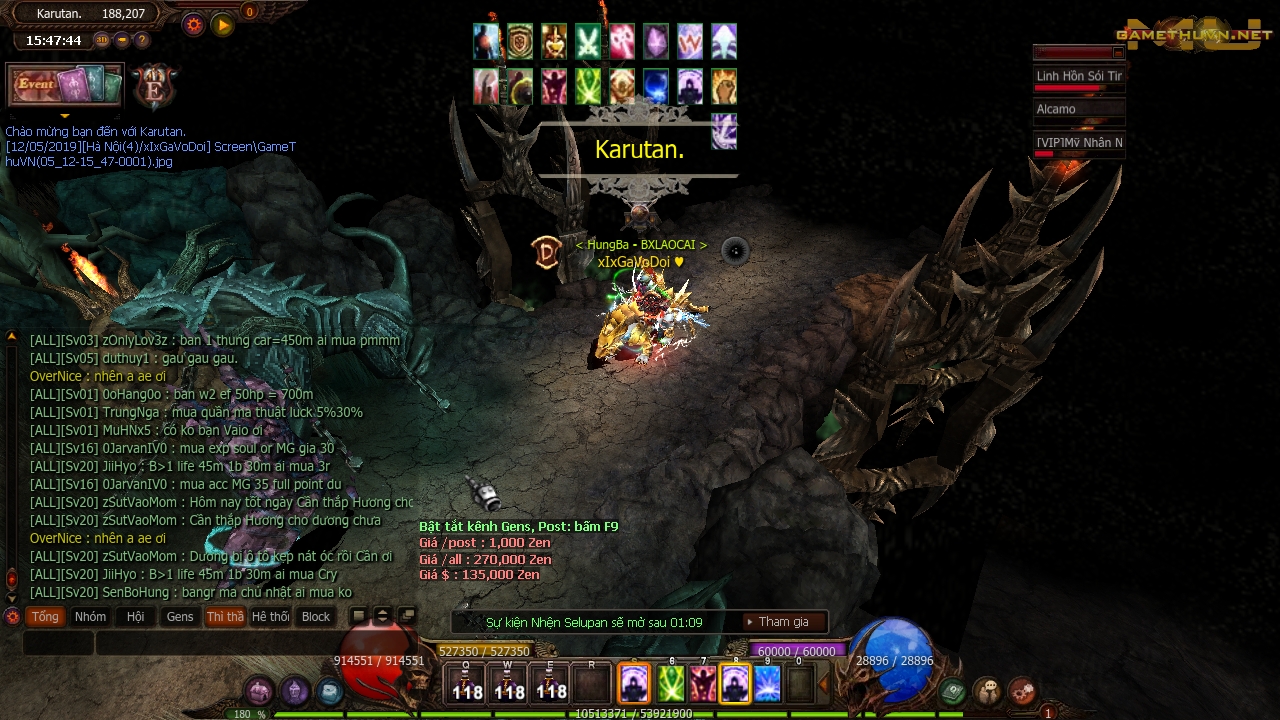Image resolution: width=1280 pixels, height=720 pixels.
Task: Switch to the Gens chat tab
Action: pos(180,616)
